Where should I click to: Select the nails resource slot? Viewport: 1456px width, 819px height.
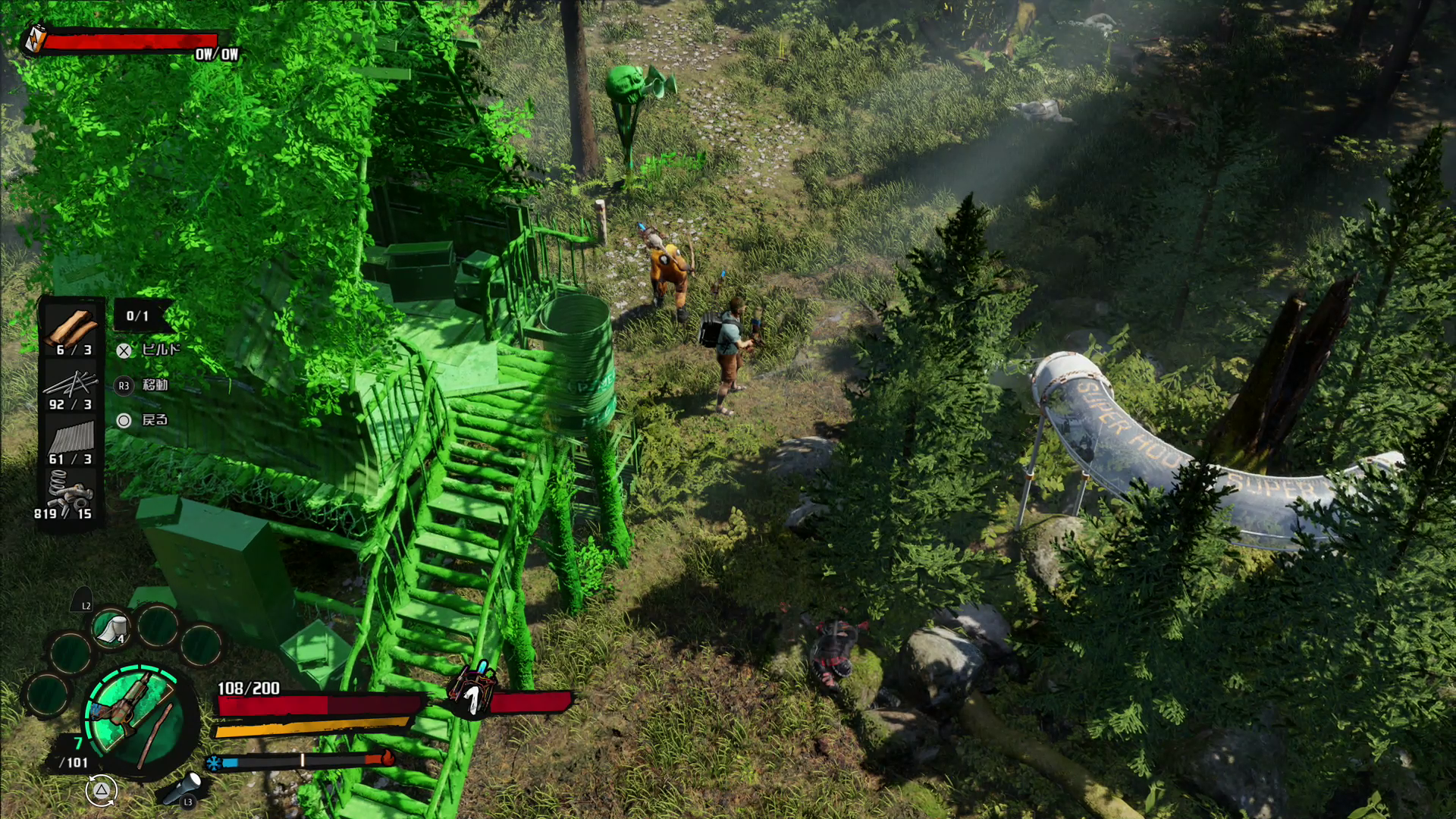(71, 384)
